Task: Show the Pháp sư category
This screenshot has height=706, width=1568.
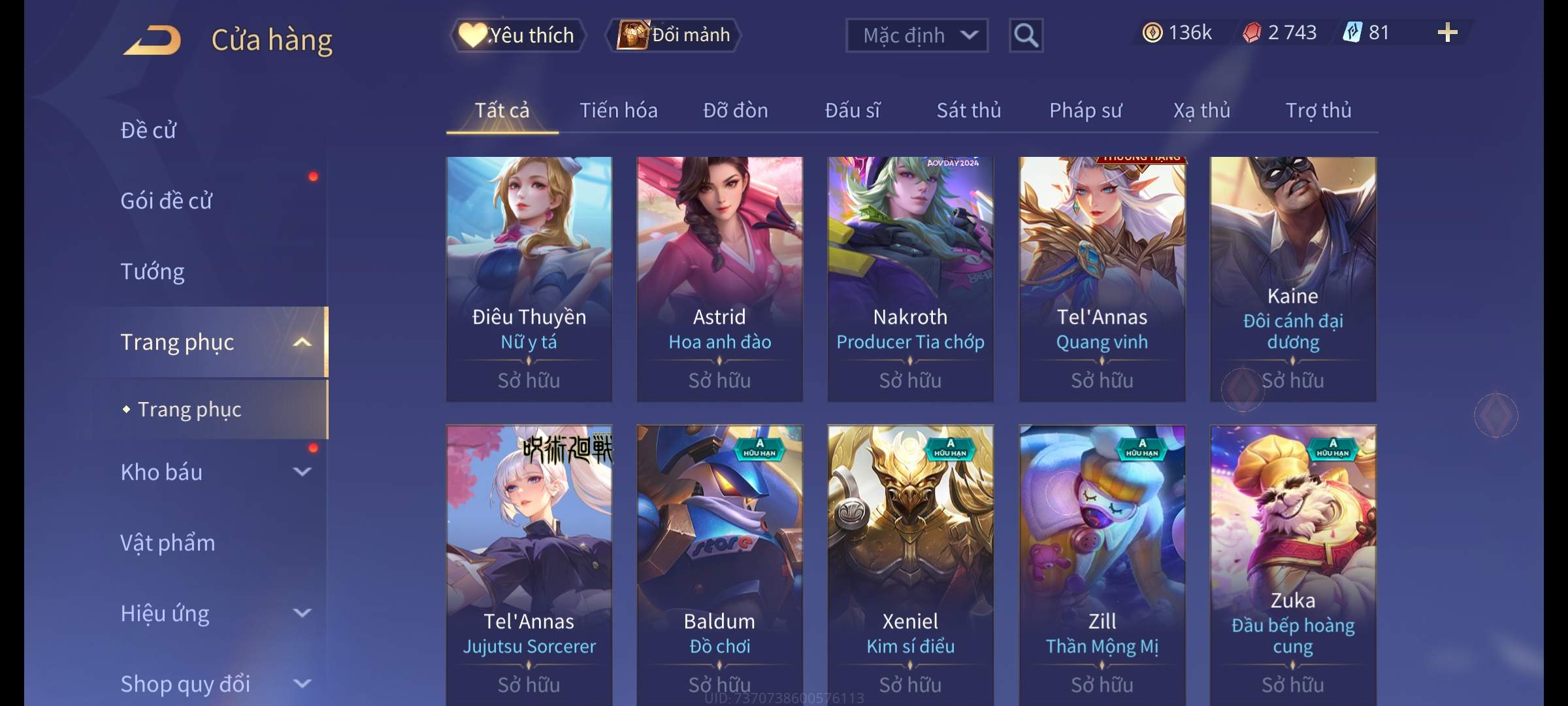Action: click(1085, 110)
